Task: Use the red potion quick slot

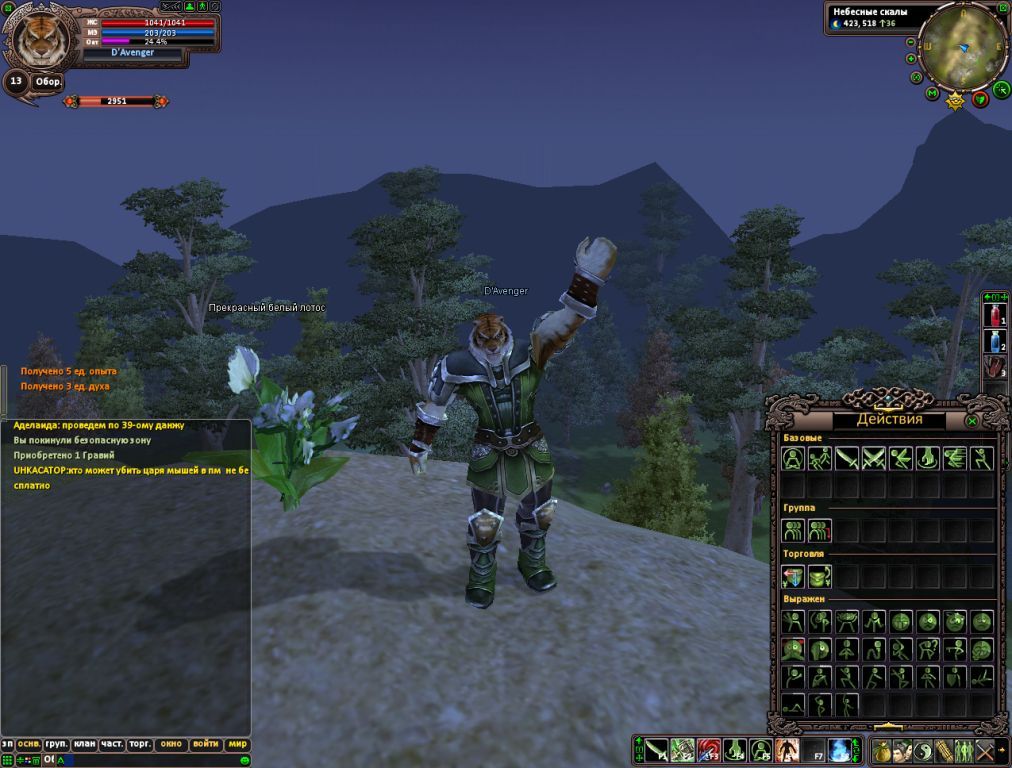Action: point(994,317)
